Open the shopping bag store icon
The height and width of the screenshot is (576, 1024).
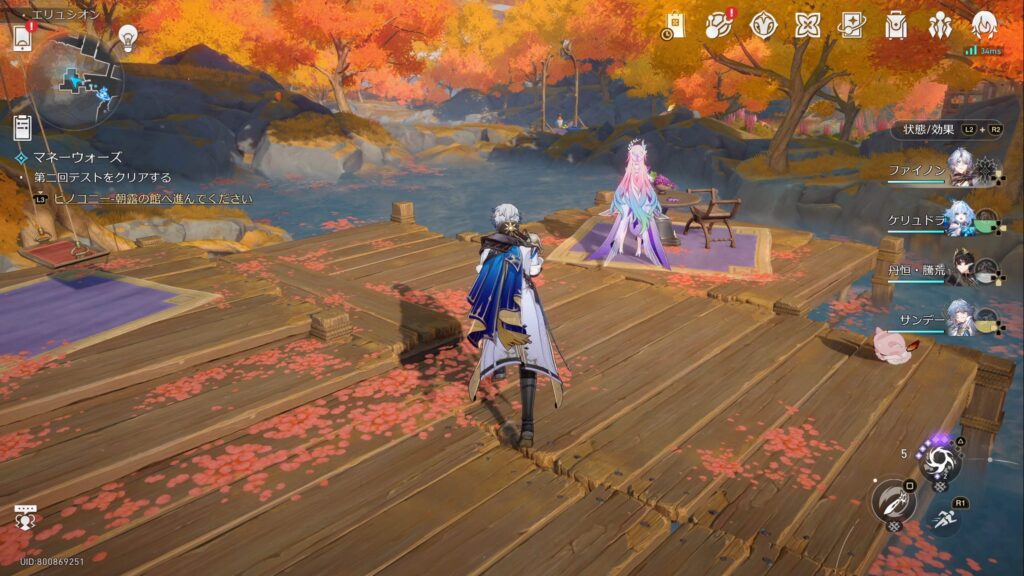coord(675,25)
